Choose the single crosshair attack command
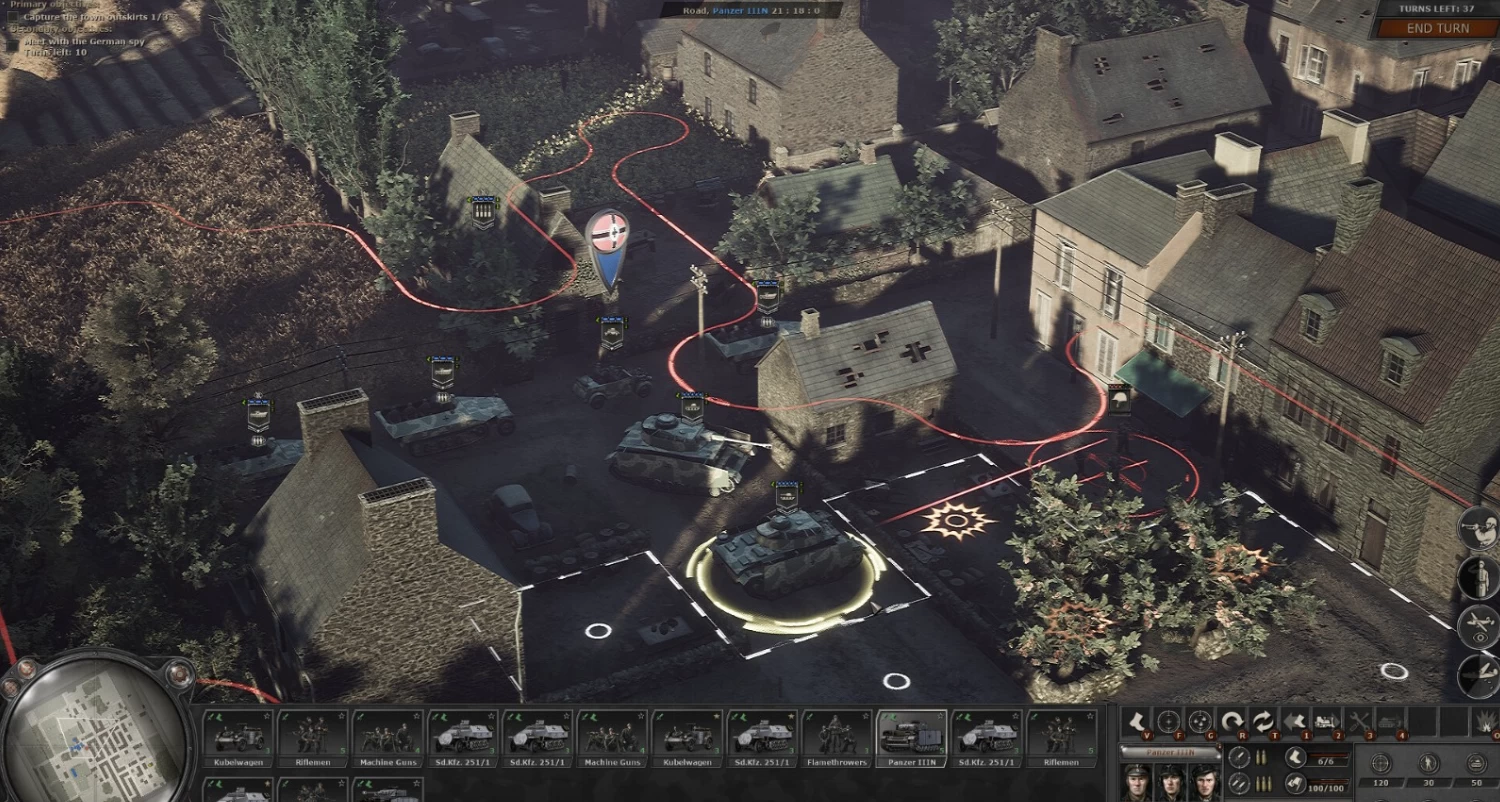 (1167, 720)
